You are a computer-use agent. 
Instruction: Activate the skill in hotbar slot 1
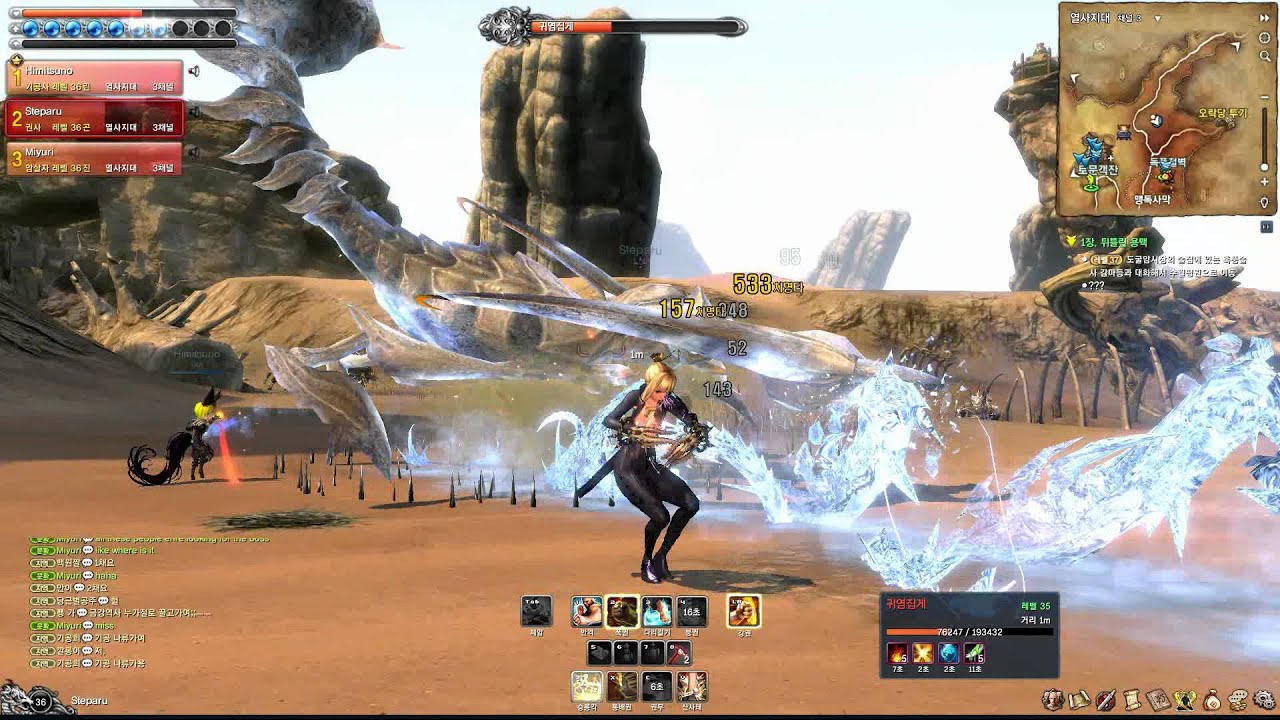[x=586, y=611]
